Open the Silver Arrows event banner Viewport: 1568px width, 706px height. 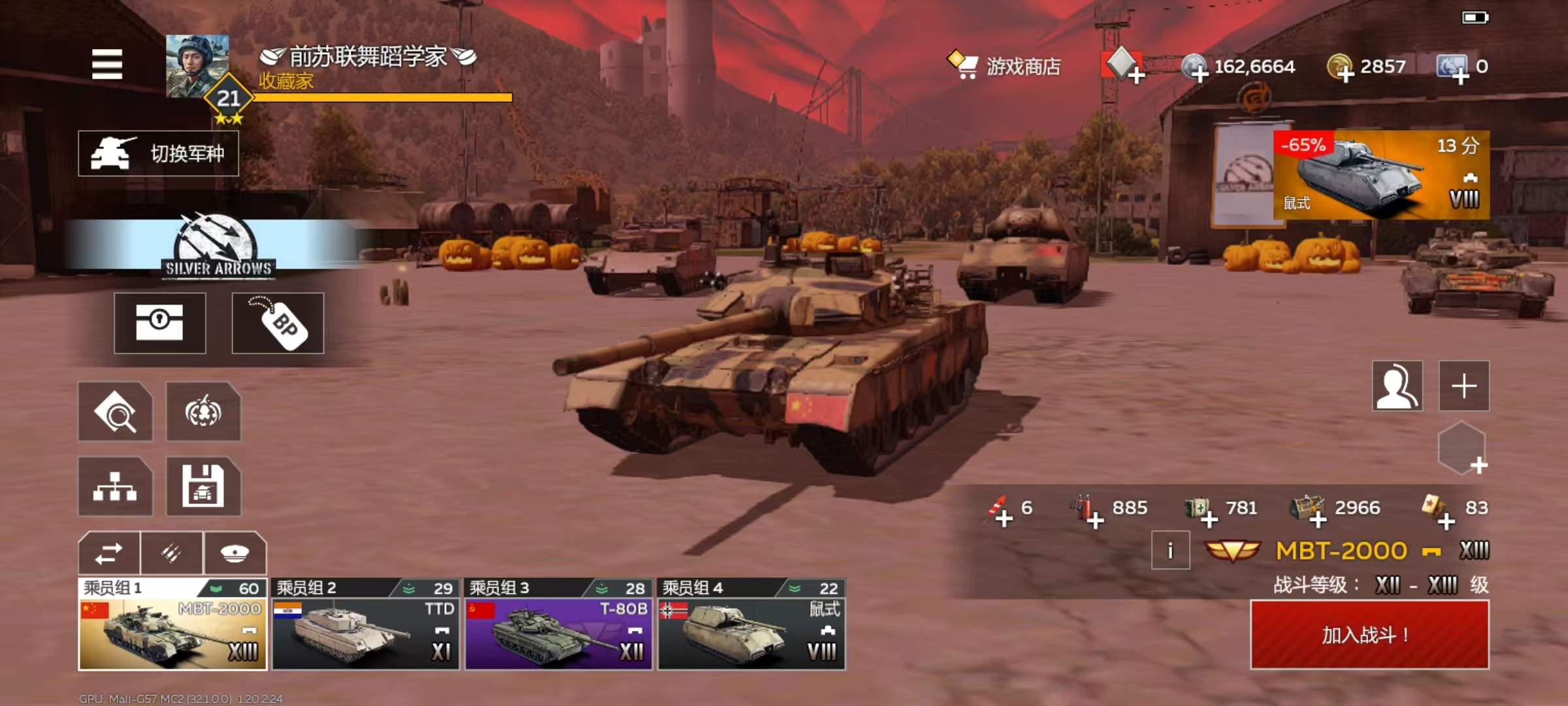(218, 246)
